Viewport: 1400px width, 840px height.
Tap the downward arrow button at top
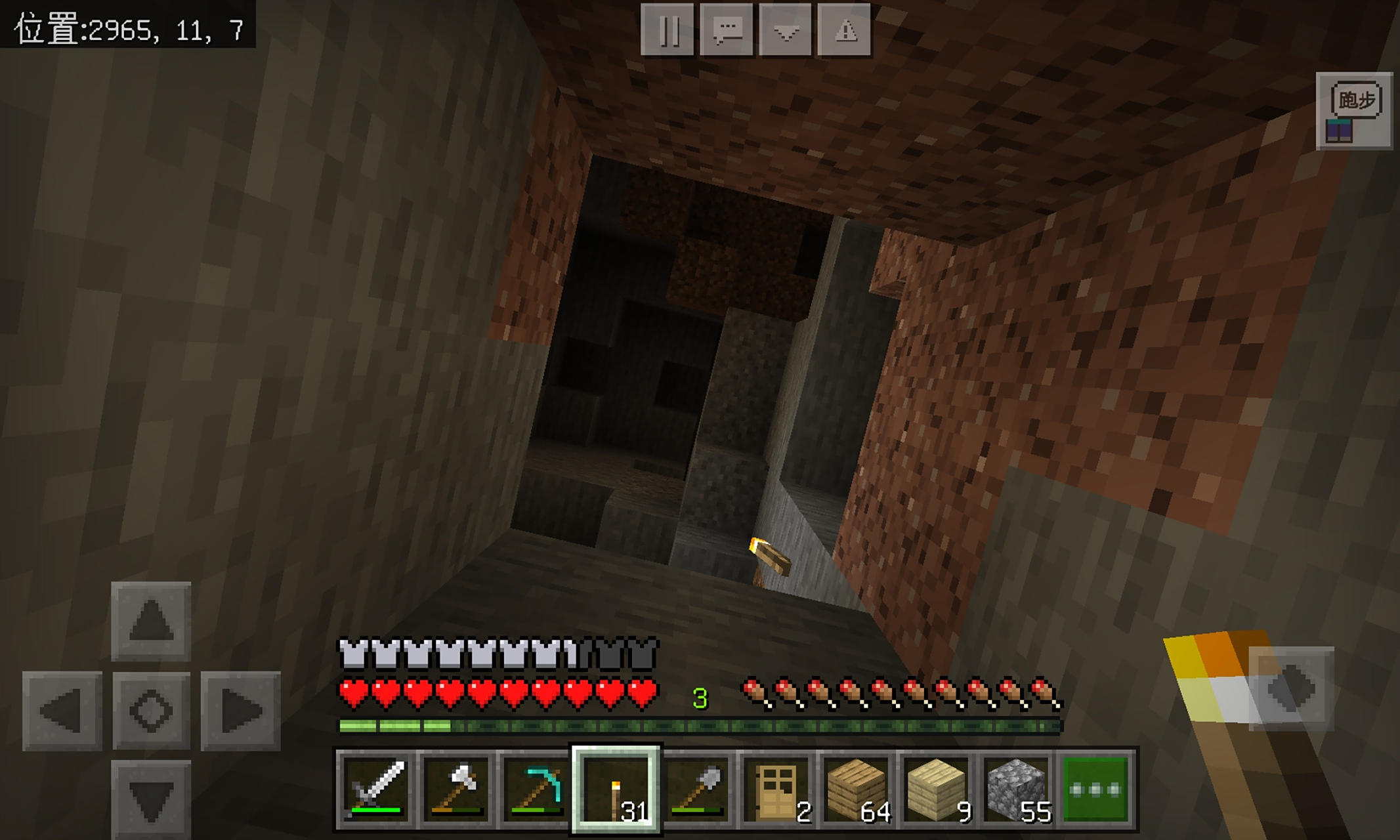tap(786, 31)
